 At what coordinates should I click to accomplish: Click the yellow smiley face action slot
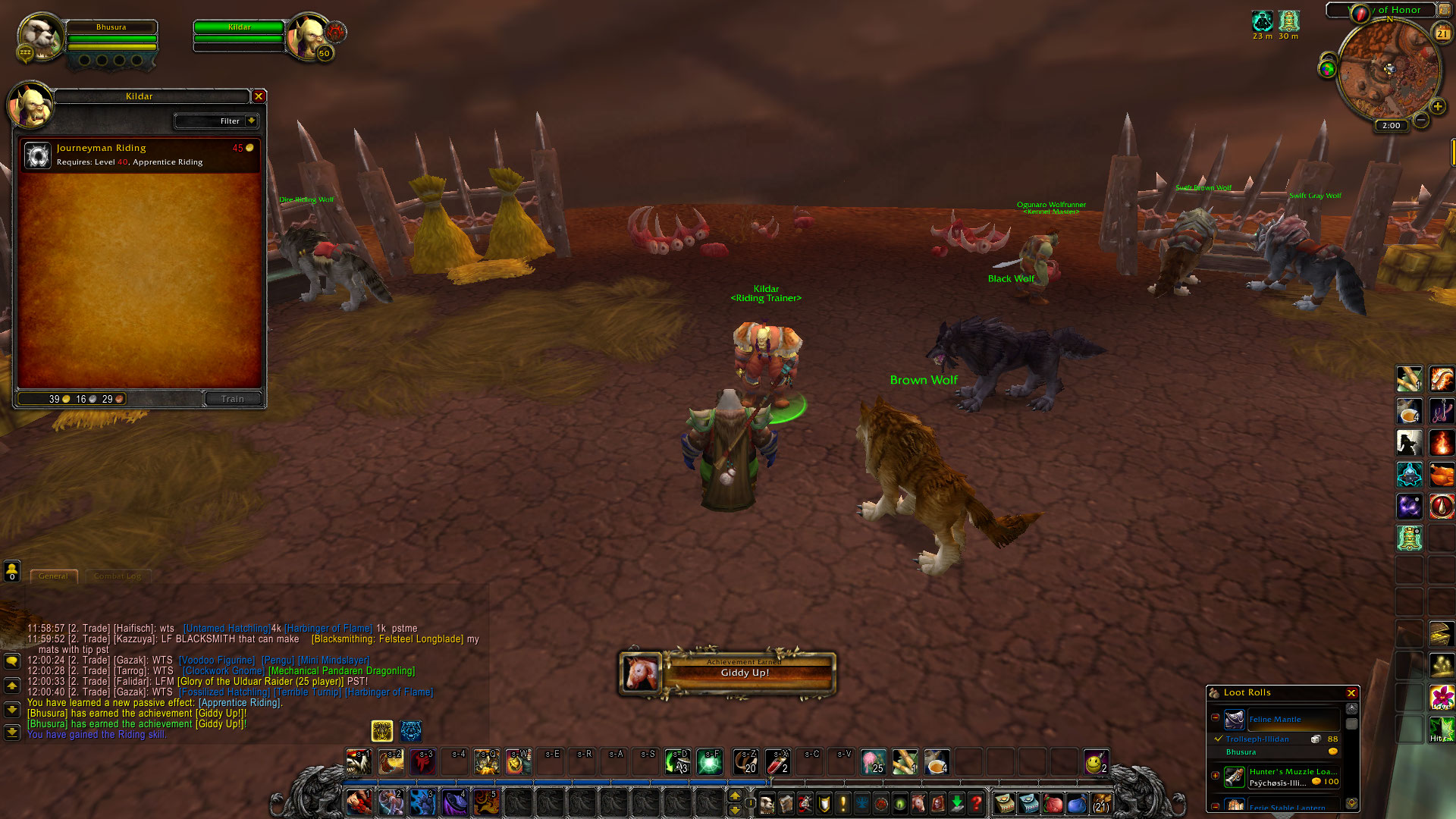tap(1094, 762)
